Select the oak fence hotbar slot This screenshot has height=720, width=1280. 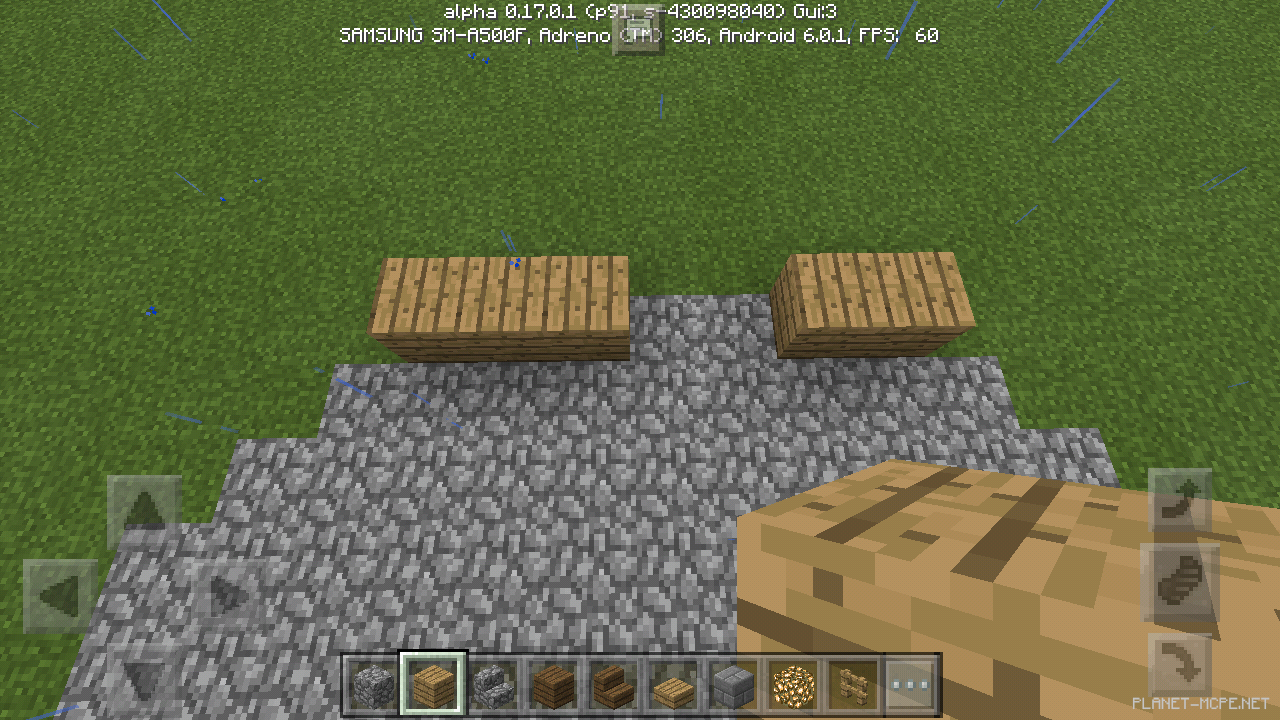852,684
